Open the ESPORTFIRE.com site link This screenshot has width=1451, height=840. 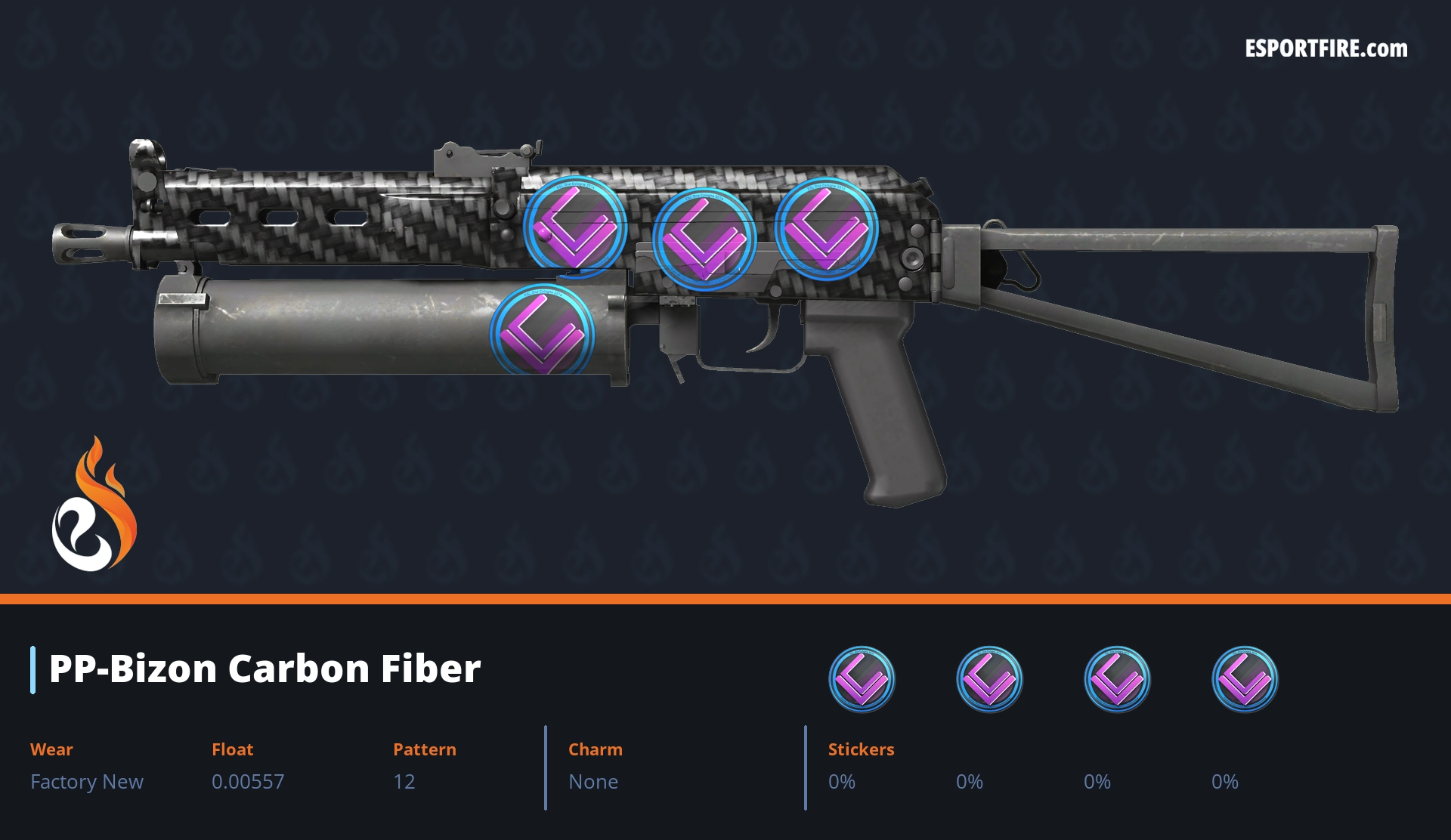click(x=1326, y=49)
